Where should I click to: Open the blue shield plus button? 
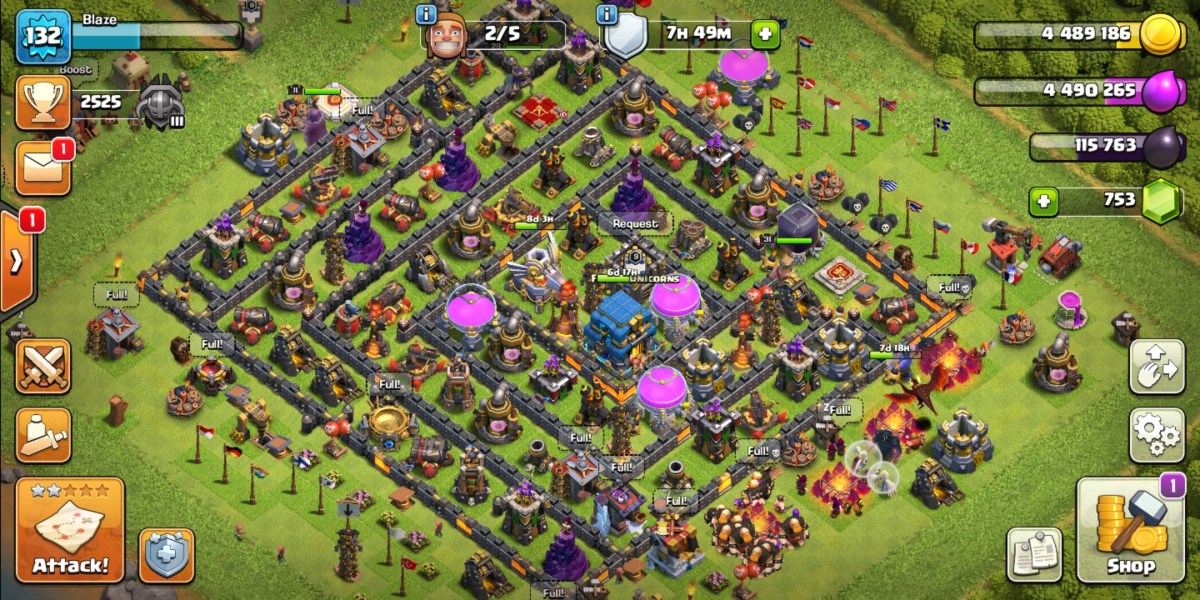[x=166, y=556]
